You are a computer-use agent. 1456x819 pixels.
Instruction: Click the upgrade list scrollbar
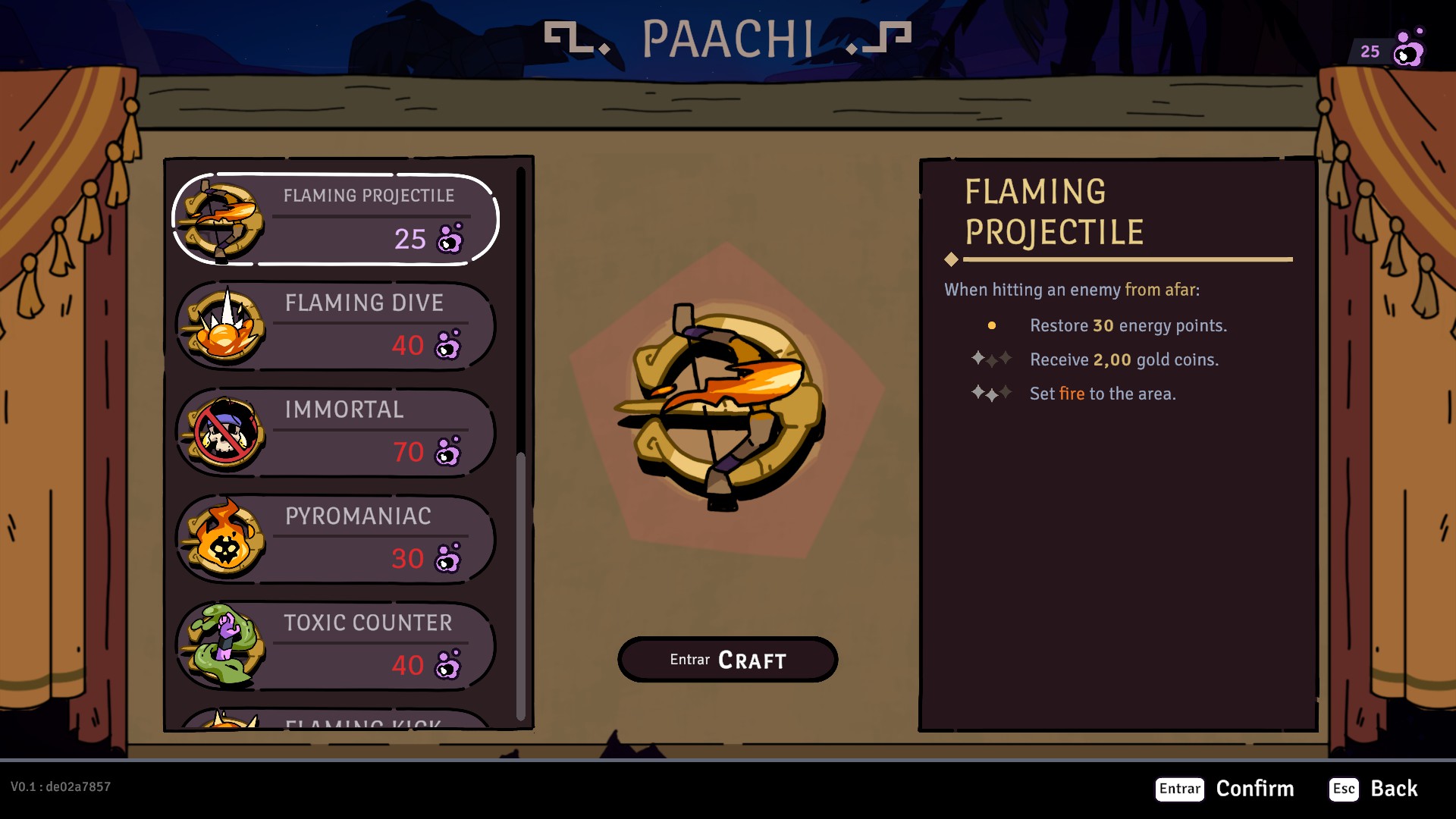521,584
